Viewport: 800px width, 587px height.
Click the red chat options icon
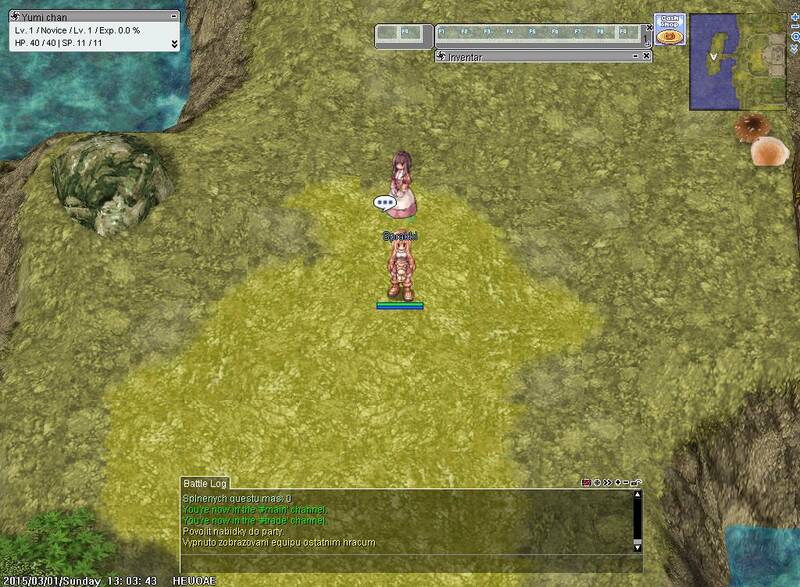tap(586, 483)
